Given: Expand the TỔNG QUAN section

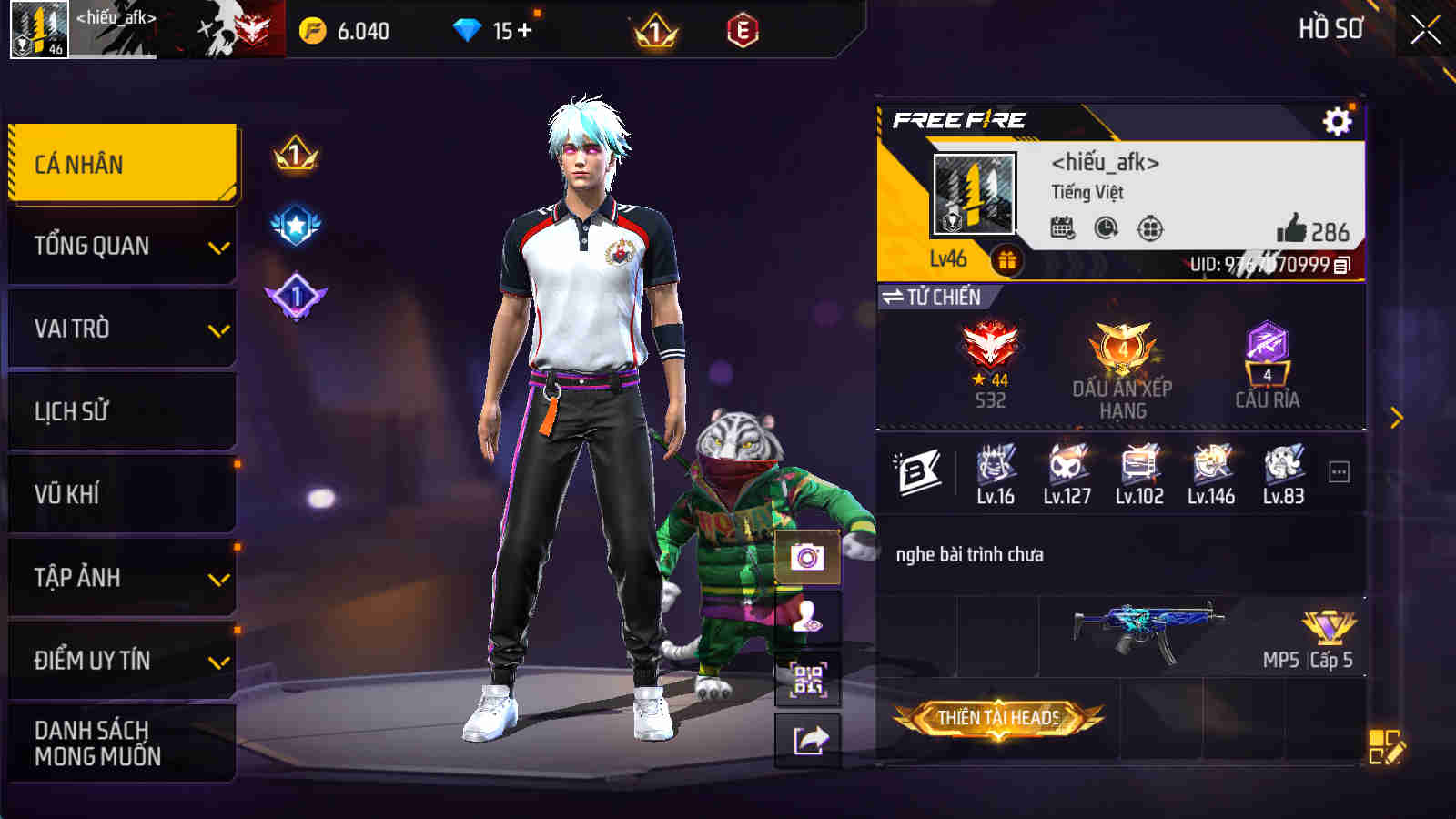Looking at the screenshot, I should [x=121, y=244].
